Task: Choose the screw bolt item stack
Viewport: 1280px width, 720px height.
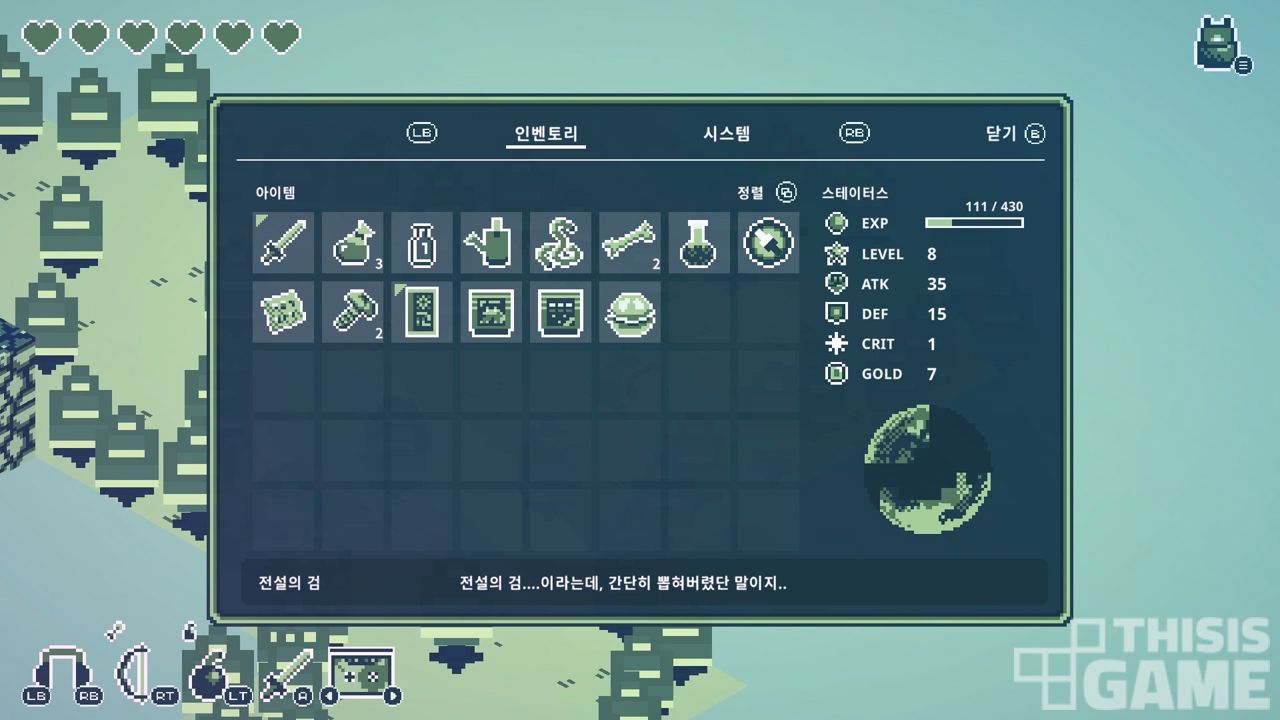Action: point(352,312)
